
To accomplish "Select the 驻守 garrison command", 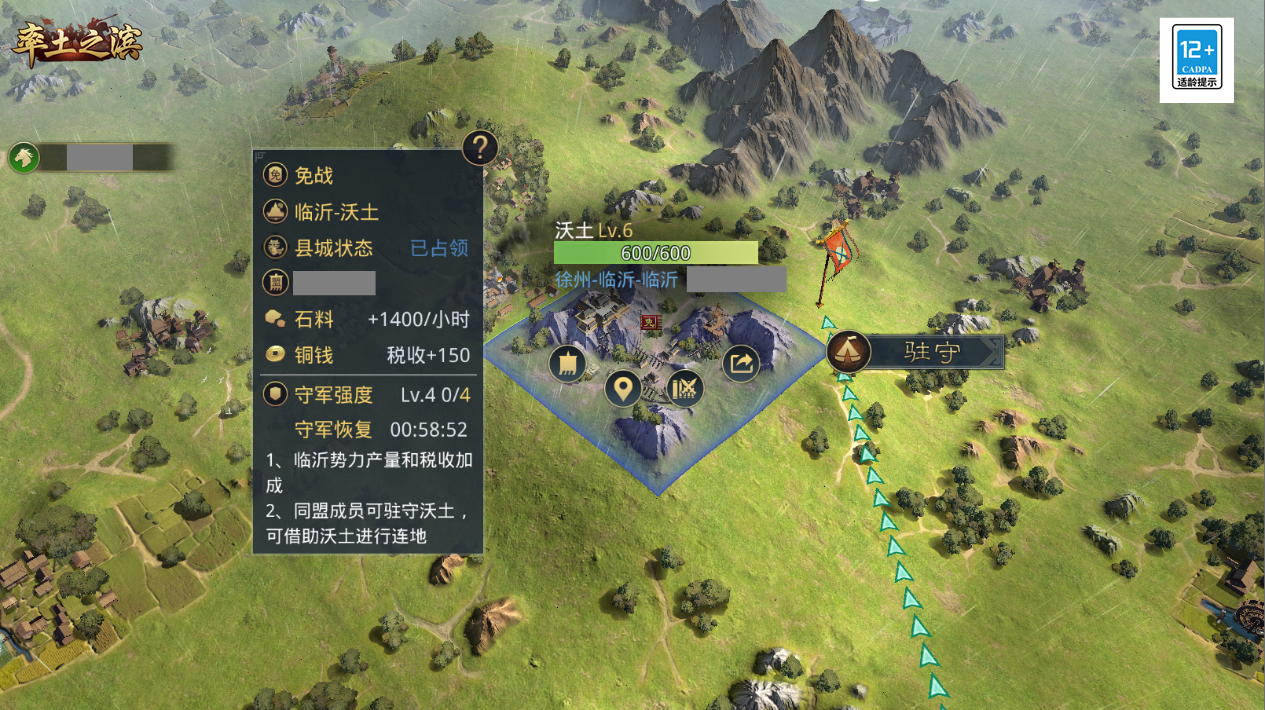I will coord(915,352).
